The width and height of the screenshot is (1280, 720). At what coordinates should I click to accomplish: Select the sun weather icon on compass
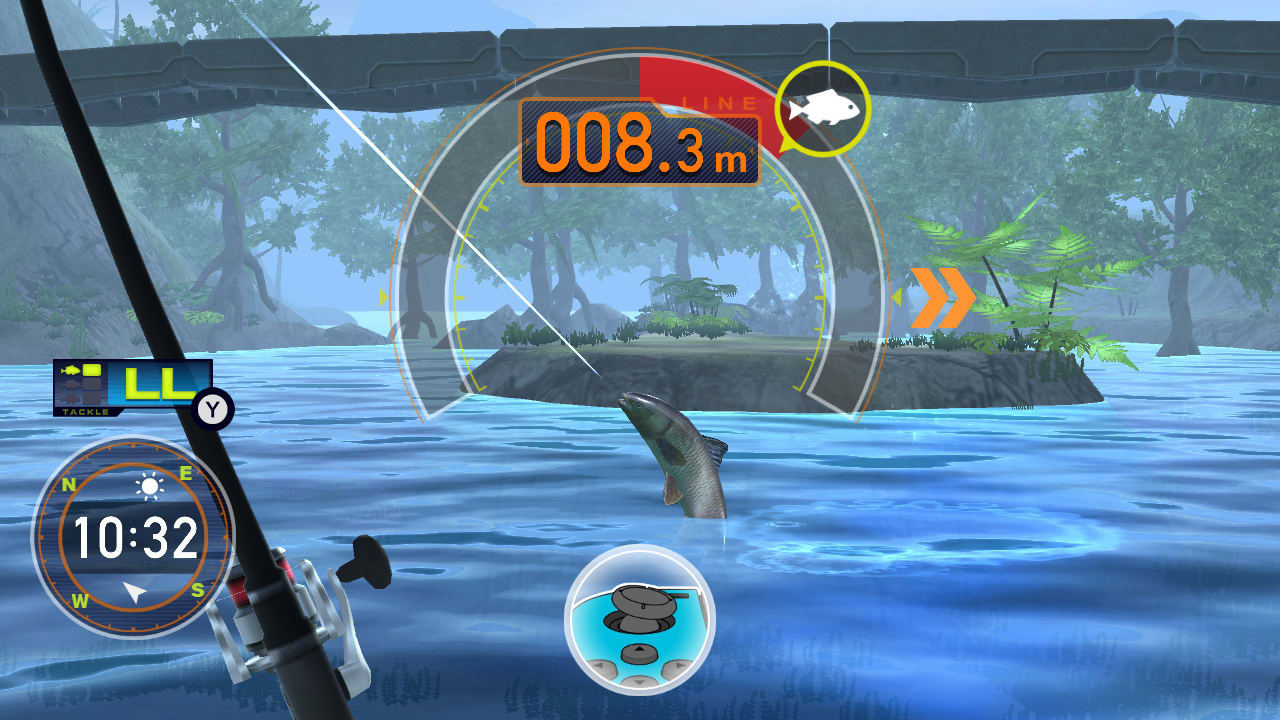pos(150,487)
